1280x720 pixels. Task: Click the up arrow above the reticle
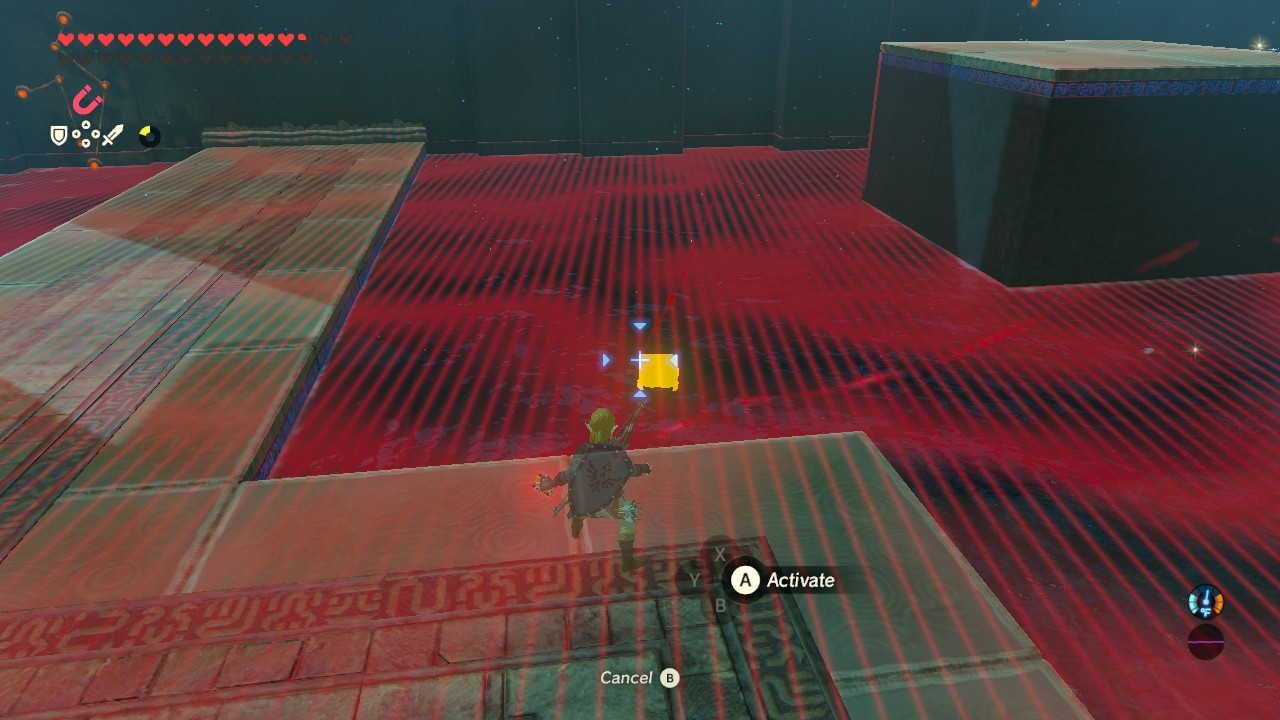click(639, 324)
